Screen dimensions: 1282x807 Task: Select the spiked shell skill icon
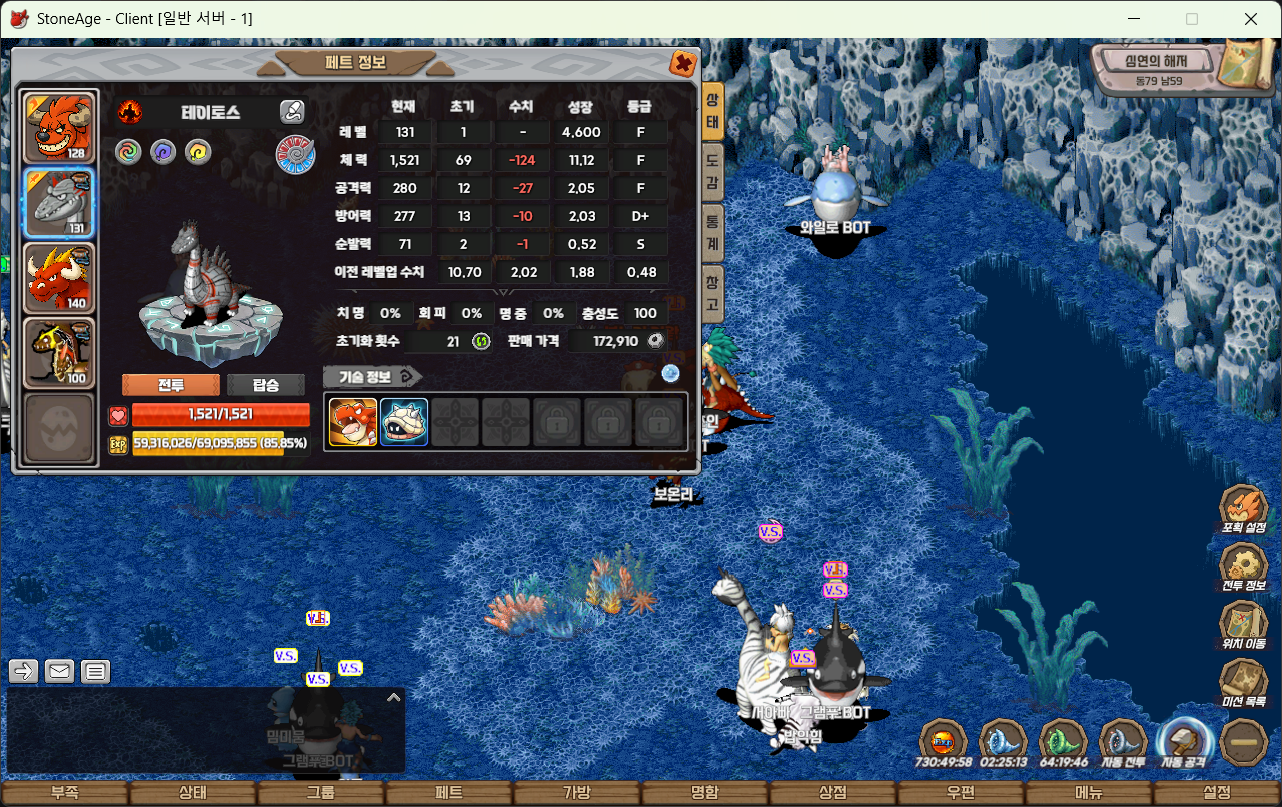tap(404, 422)
